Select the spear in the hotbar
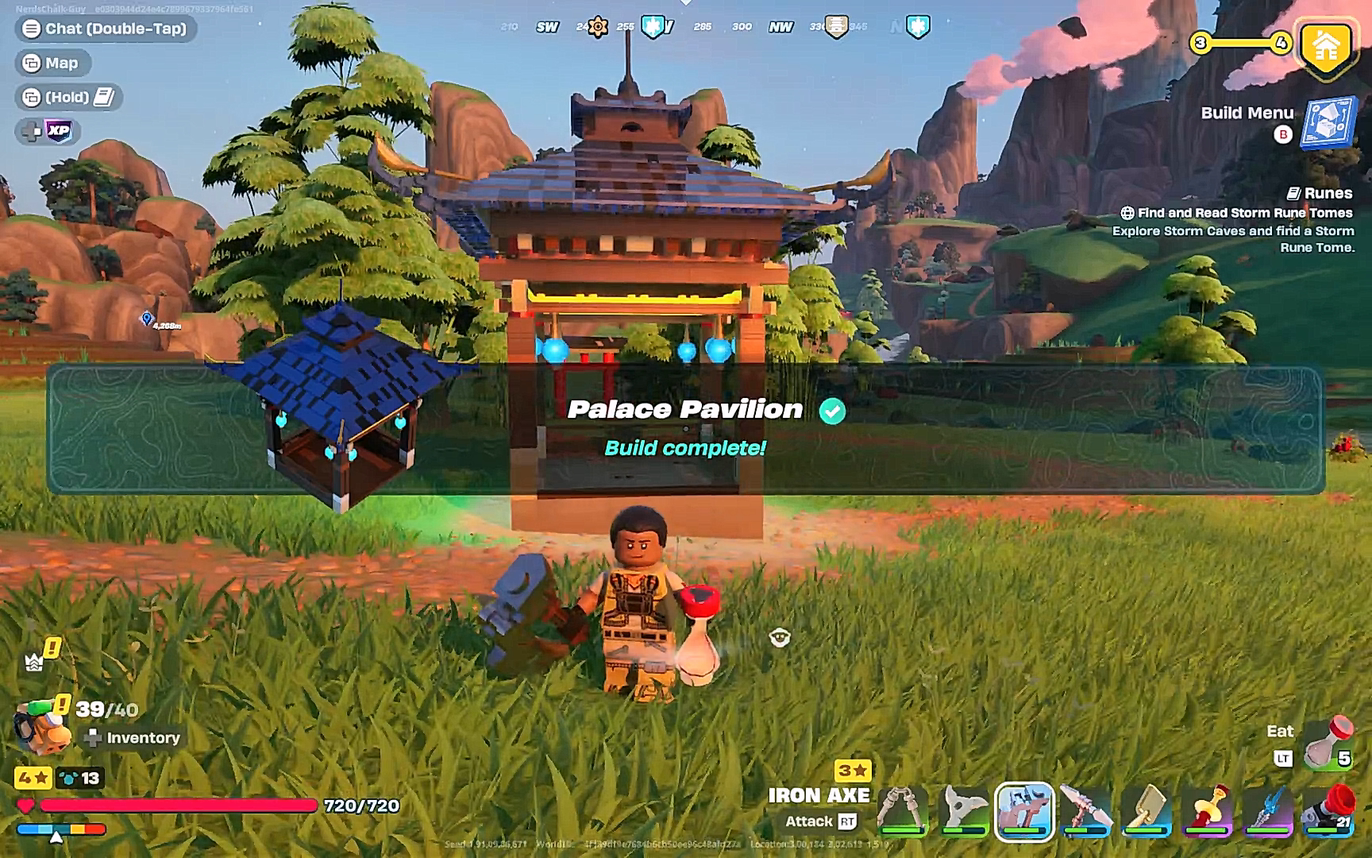This screenshot has height=858, width=1372. click(x=1083, y=810)
